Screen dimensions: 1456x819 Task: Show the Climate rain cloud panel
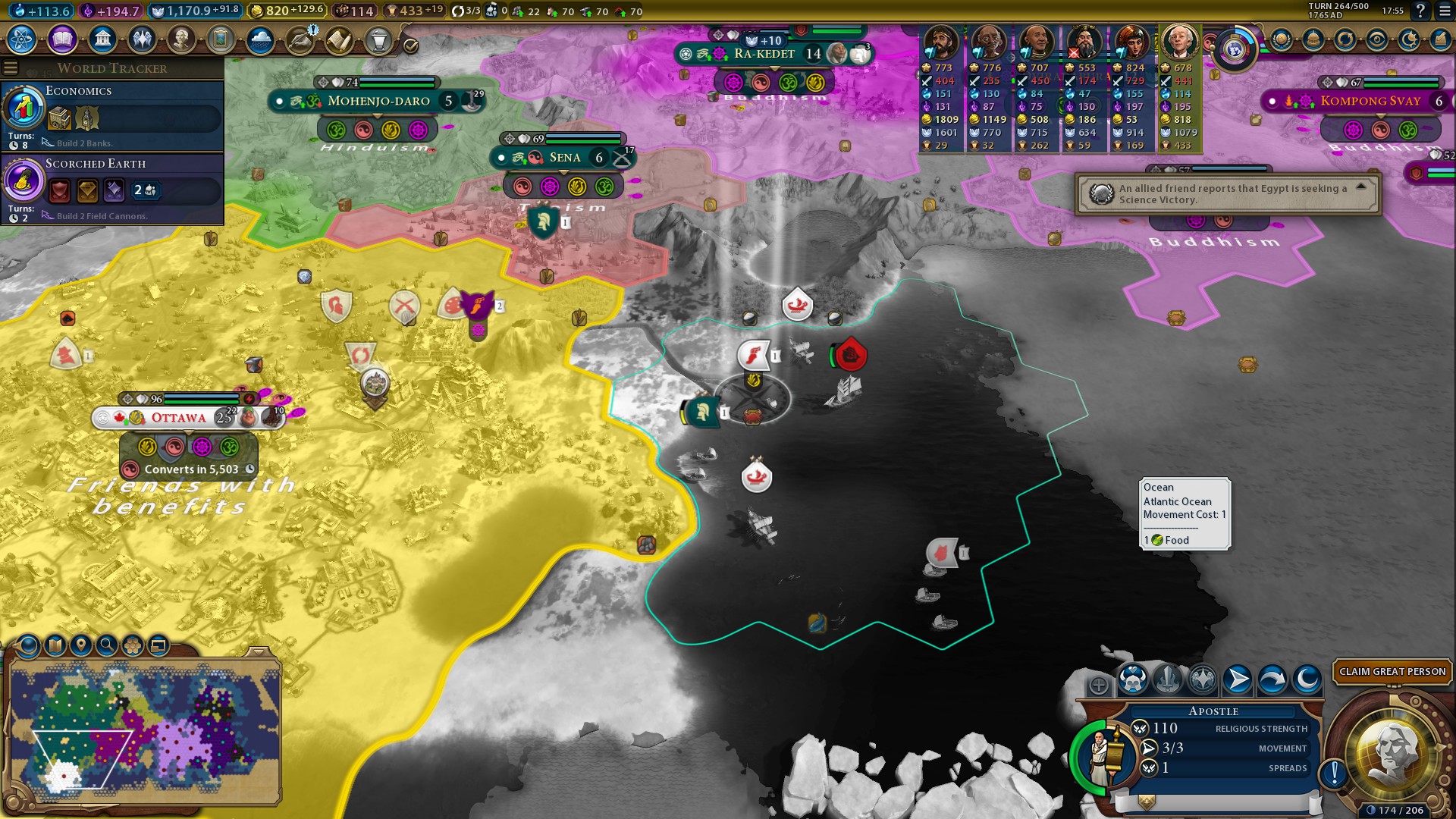point(260,39)
